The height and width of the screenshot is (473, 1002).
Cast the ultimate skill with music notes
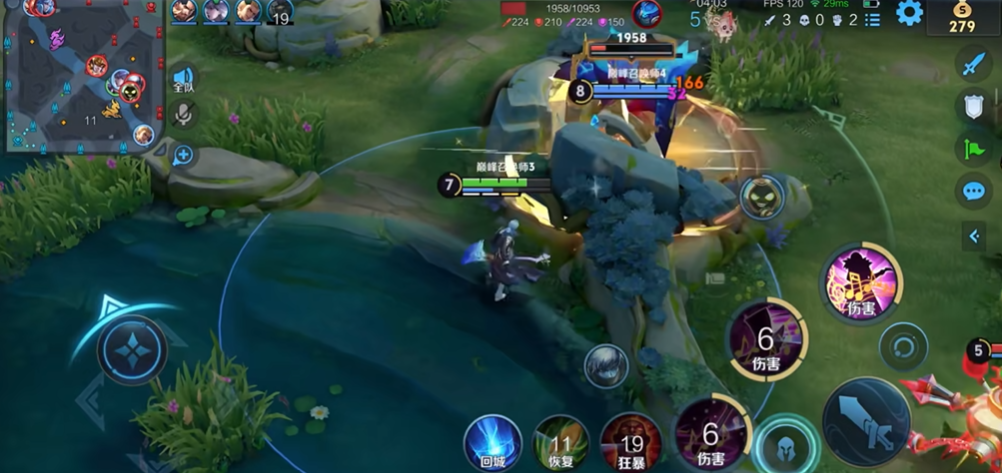[861, 284]
